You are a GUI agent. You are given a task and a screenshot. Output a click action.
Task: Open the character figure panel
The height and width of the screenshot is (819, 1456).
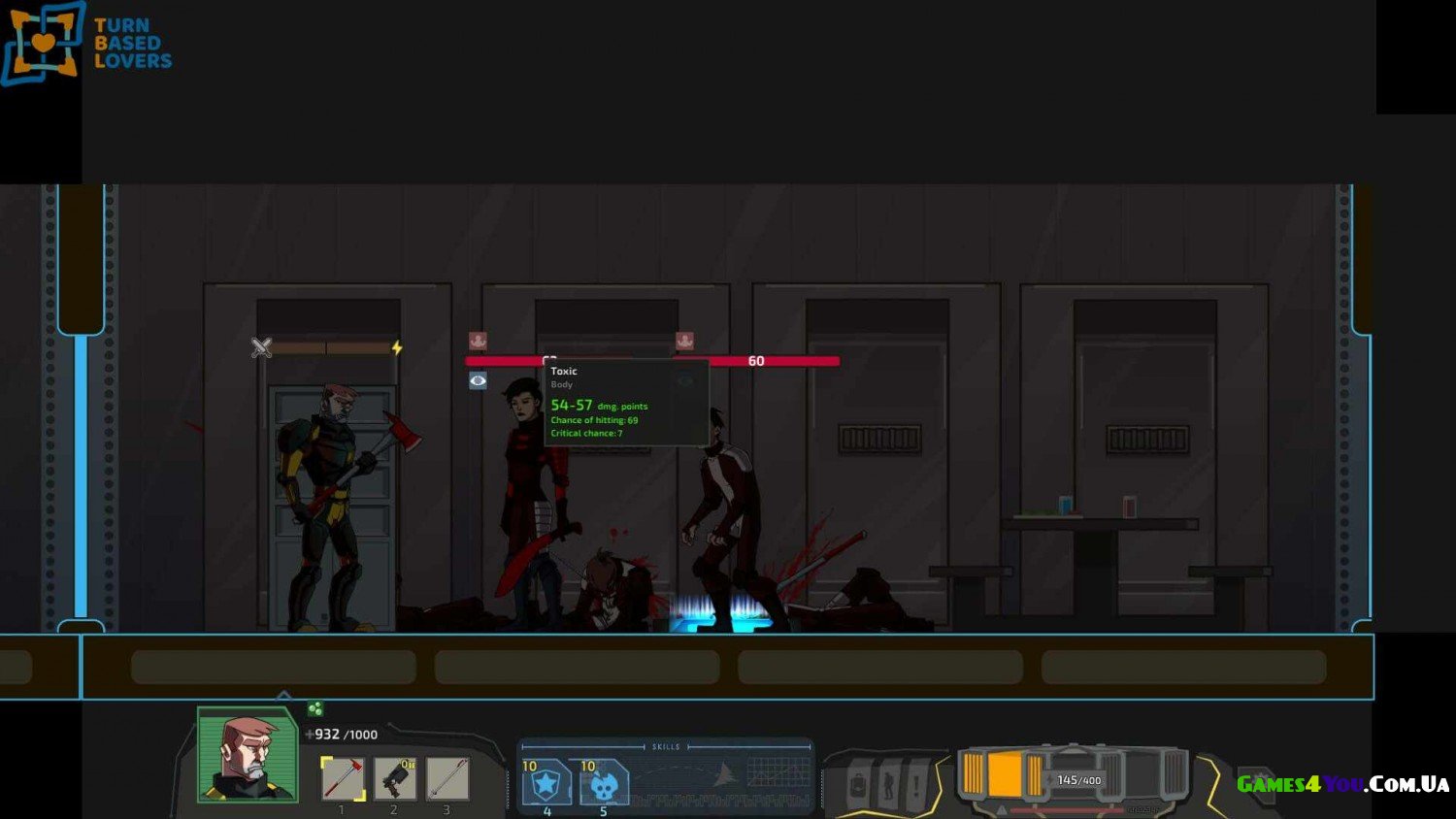tap(887, 784)
